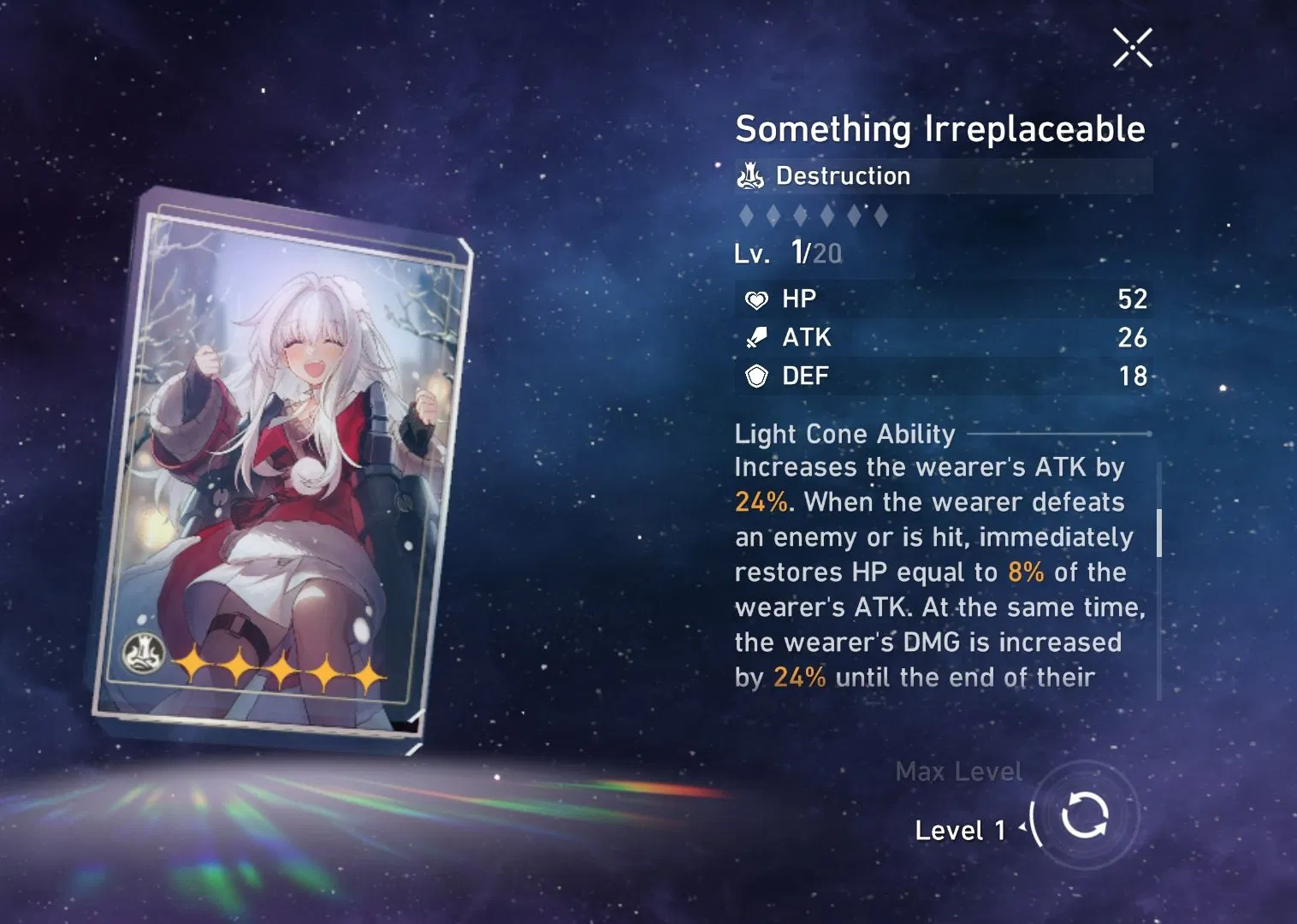Click the middle superimposition rank diamond
This screenshot has width=1297, height=924.
(x=800, y=216)
